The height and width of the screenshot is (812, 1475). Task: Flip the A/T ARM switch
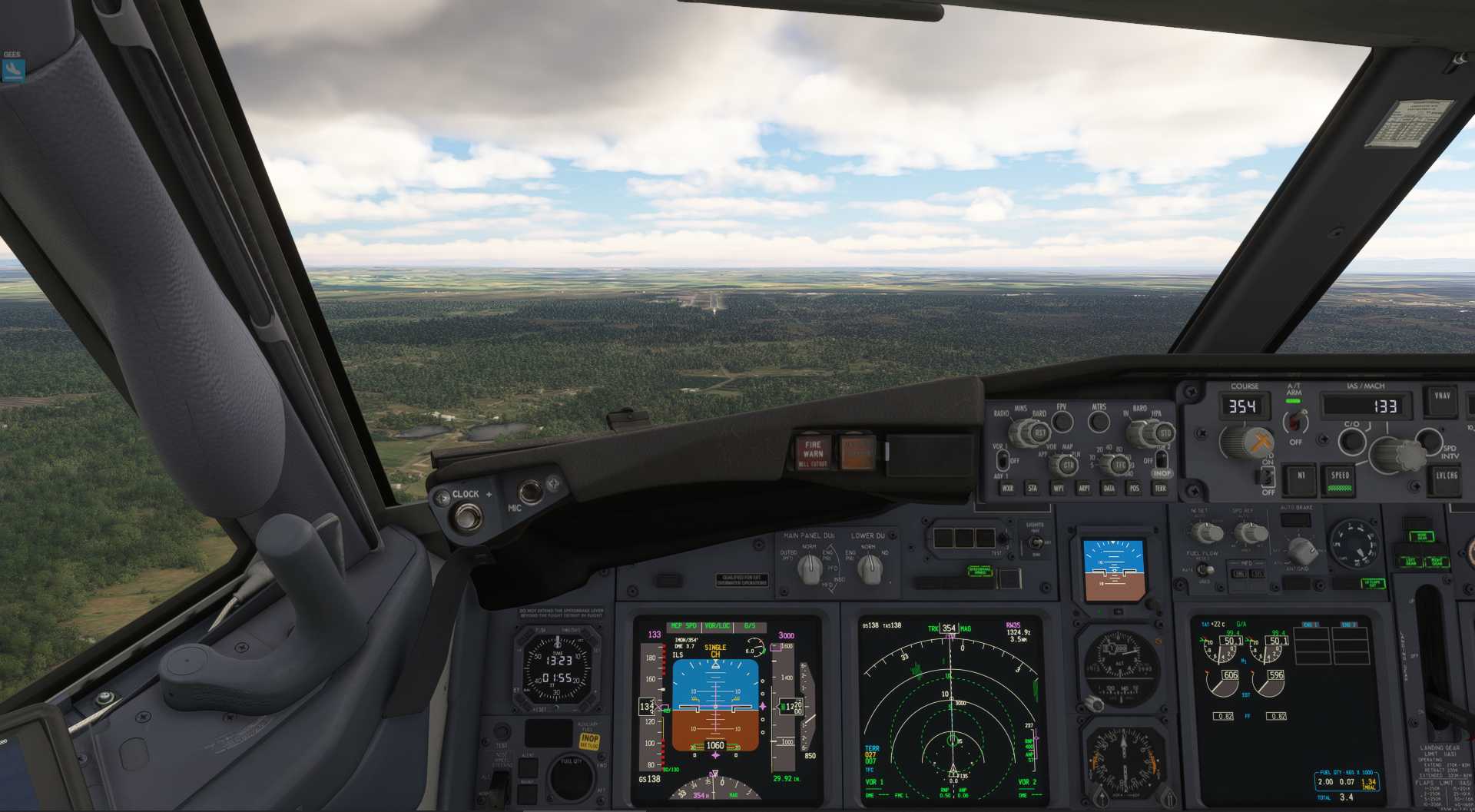(1296, 421)
